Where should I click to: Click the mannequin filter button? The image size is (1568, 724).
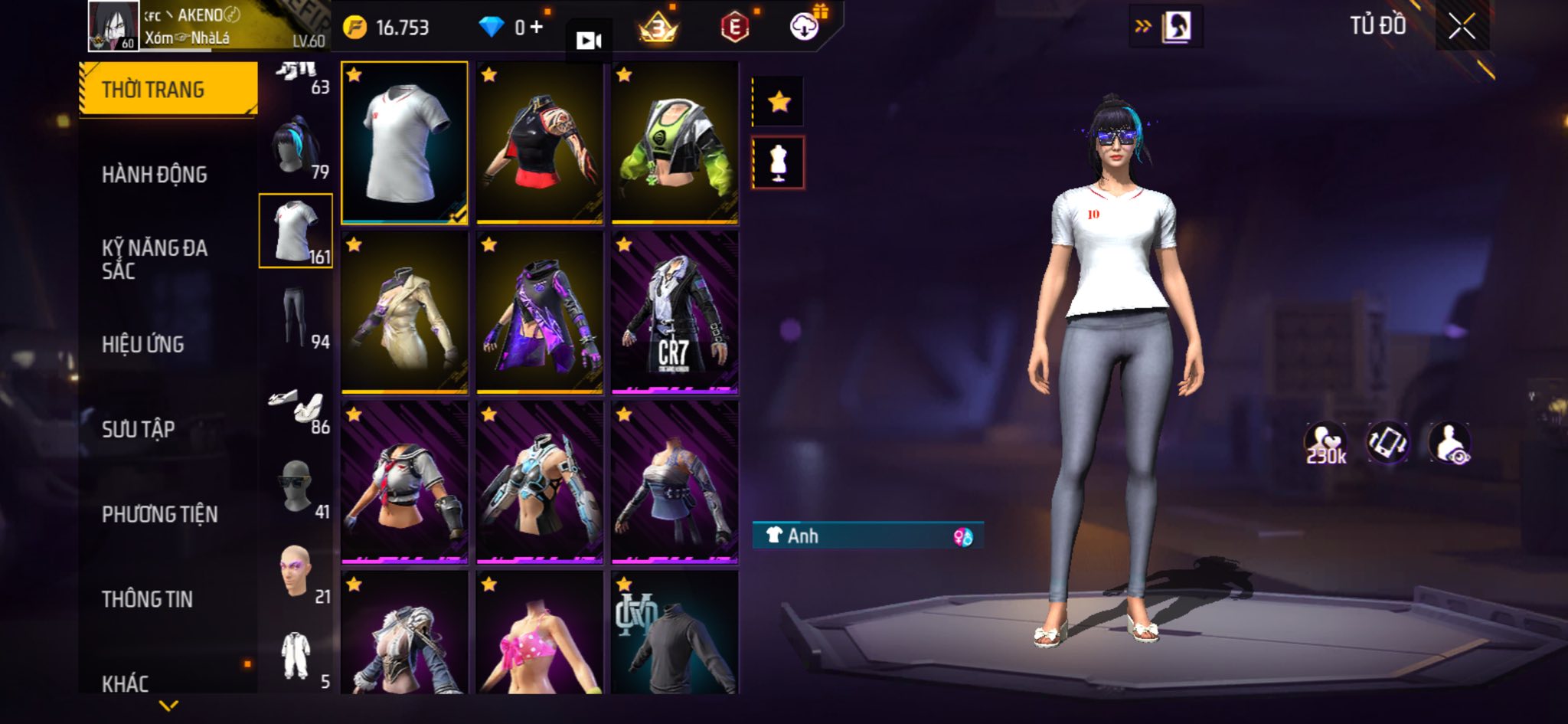click(779, 162)
